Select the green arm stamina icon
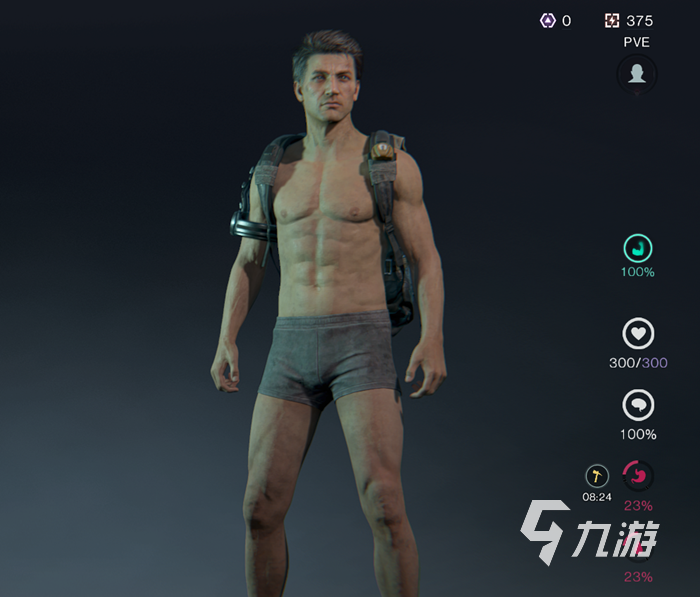This screenshot has width=700, height=597. [638, 248]
